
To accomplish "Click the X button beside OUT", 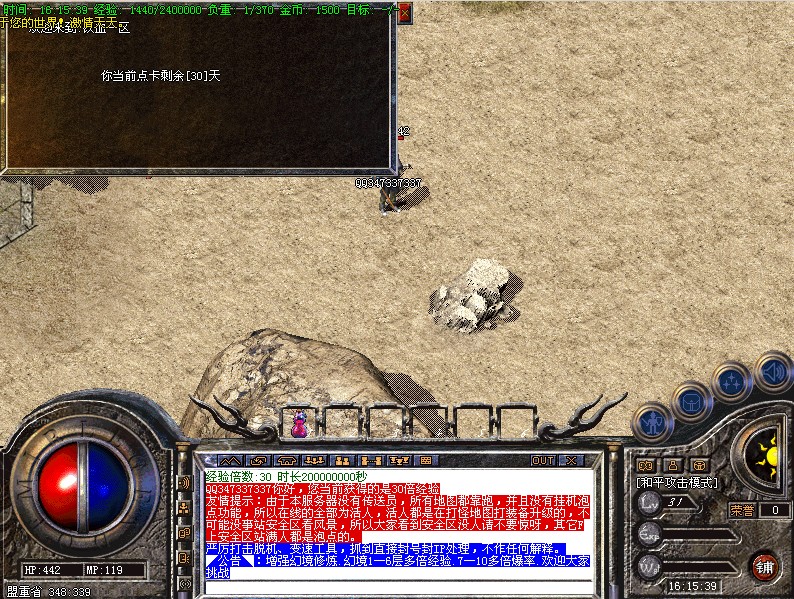I will coord(570,460).
